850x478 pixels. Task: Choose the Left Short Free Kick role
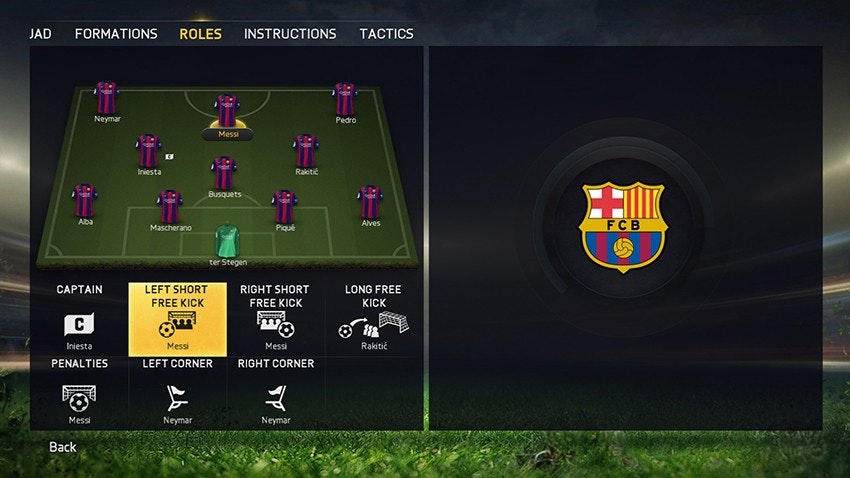(x=177, y=318)
